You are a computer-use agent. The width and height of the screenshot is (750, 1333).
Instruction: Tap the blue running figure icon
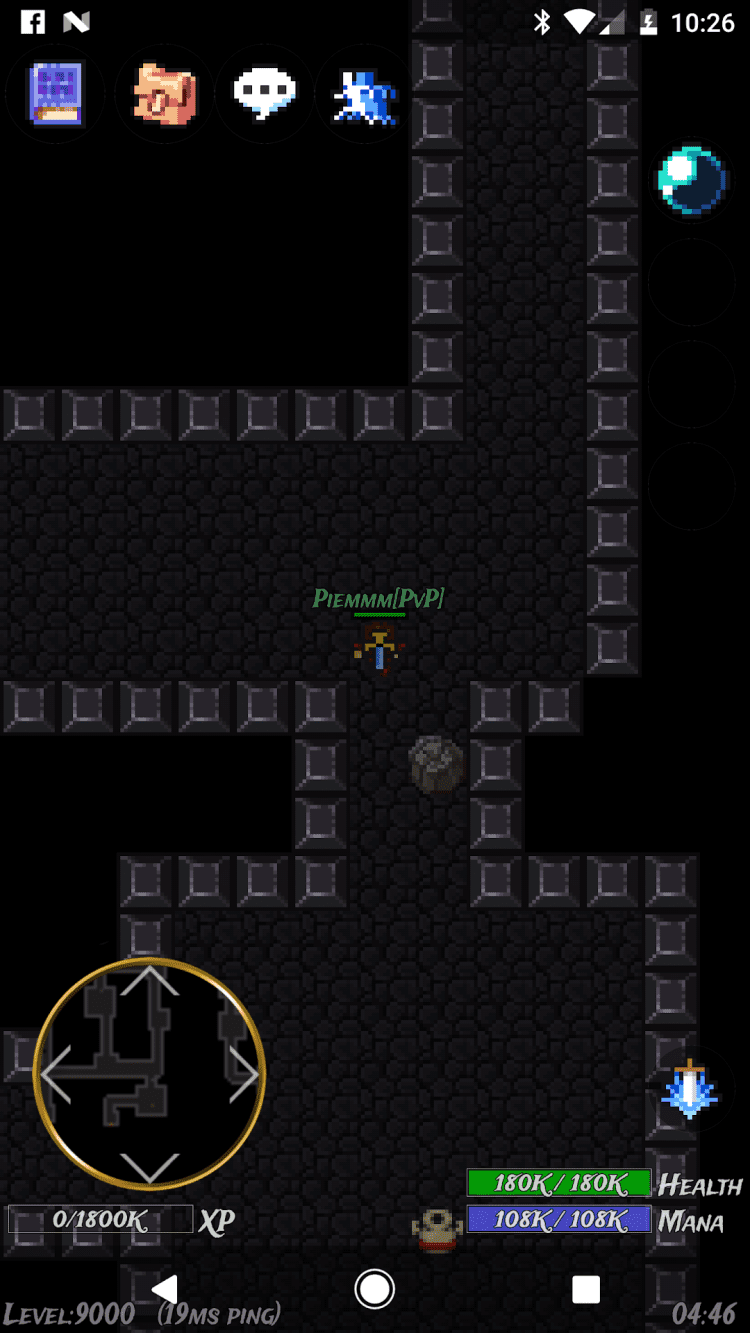pos(365,95)
